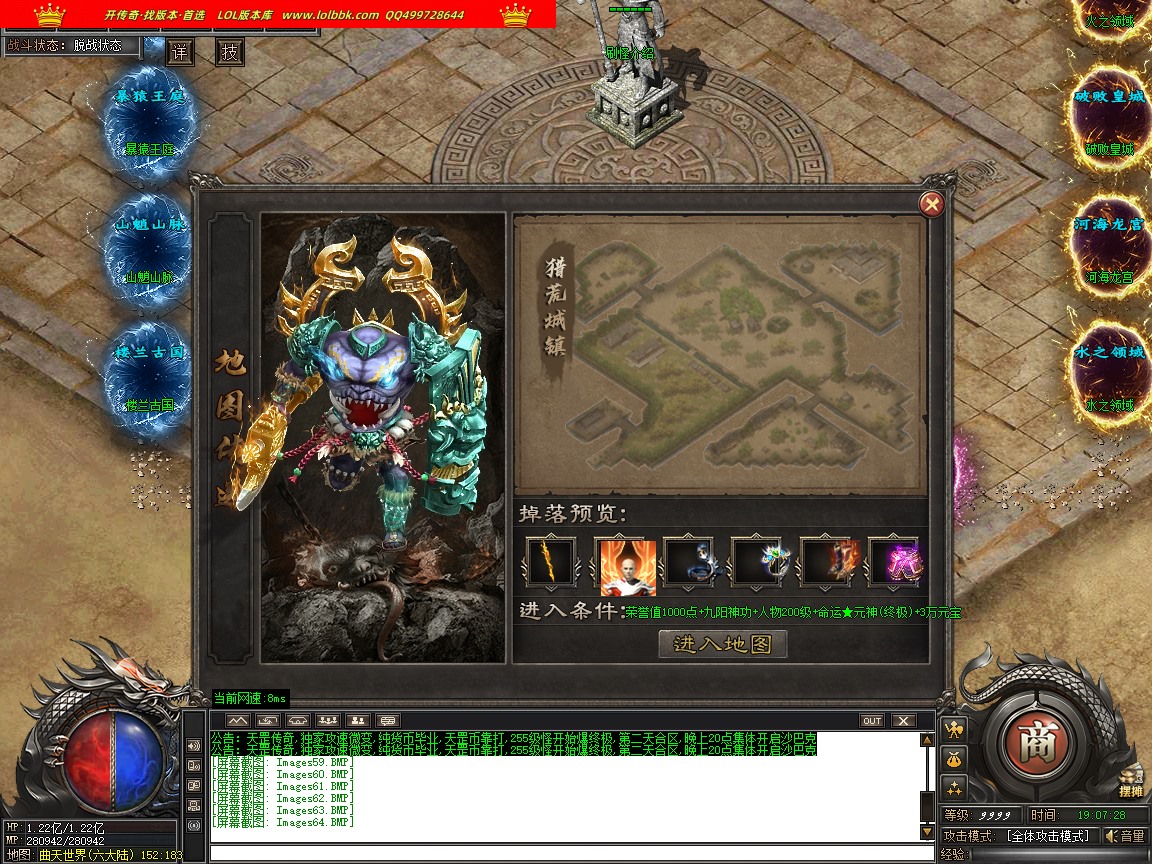
Task: Open the 详 details button
Action: coord(180,53)
